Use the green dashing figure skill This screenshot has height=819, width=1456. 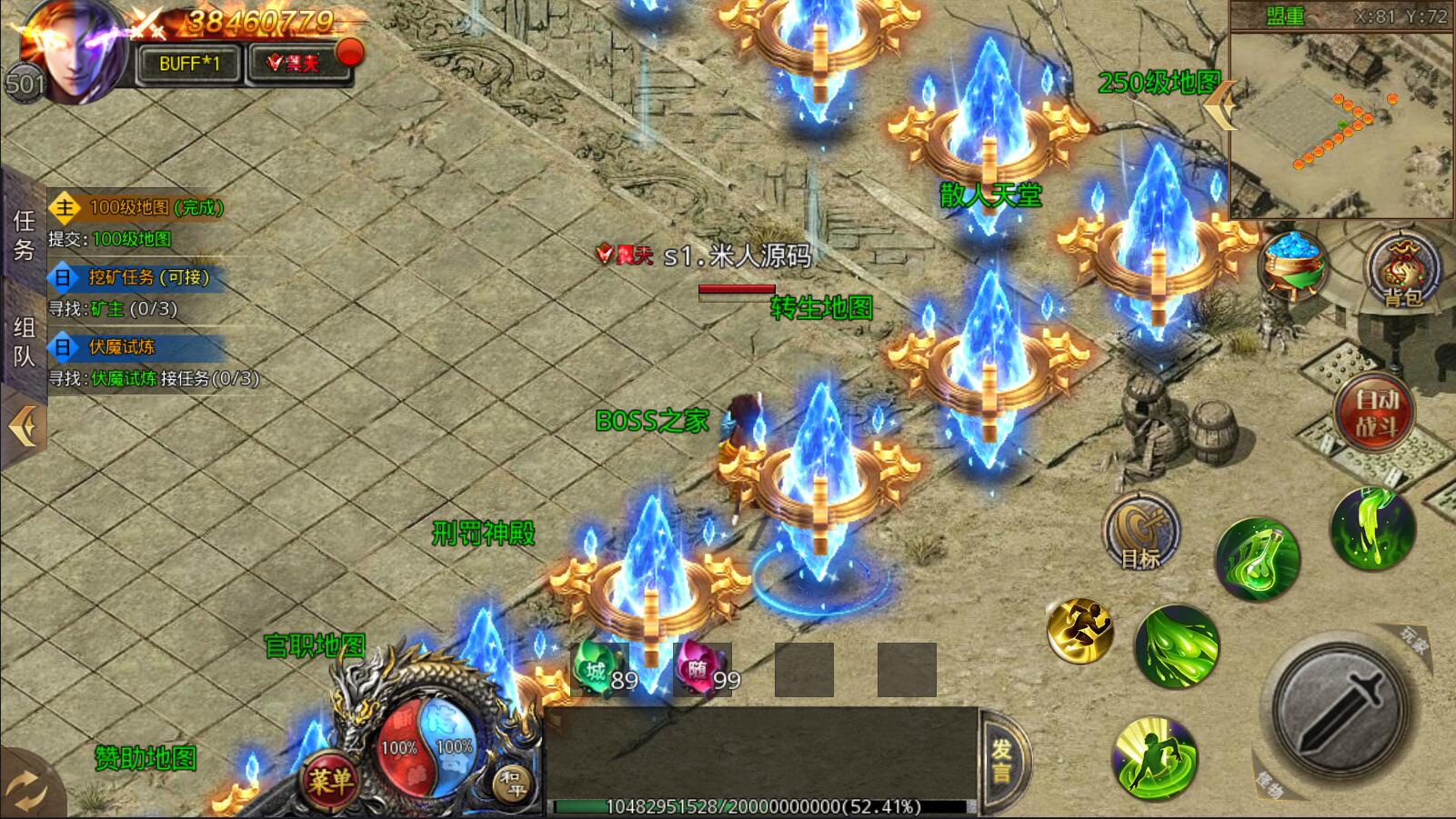[1154, 757]
